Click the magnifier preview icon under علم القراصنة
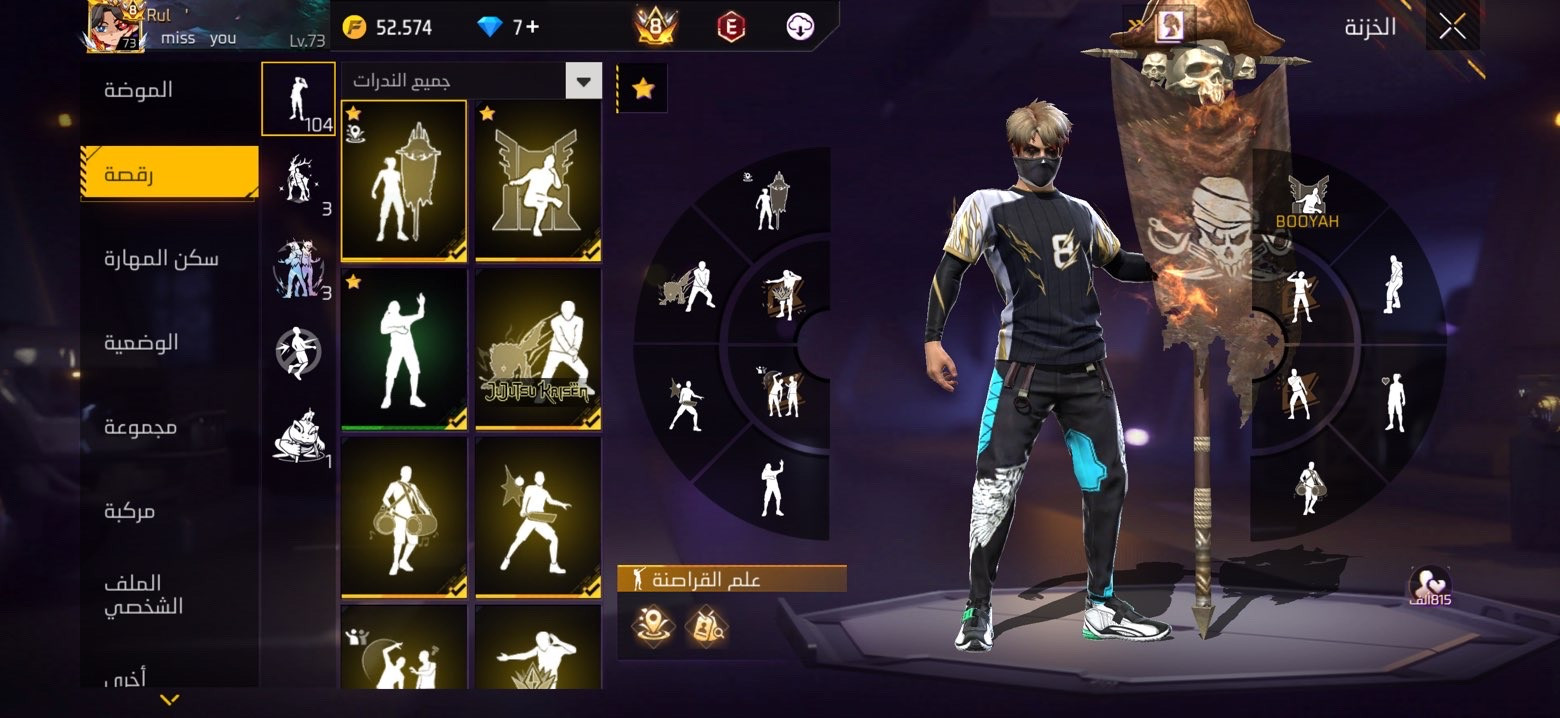1560x718 pixels. 706,627
